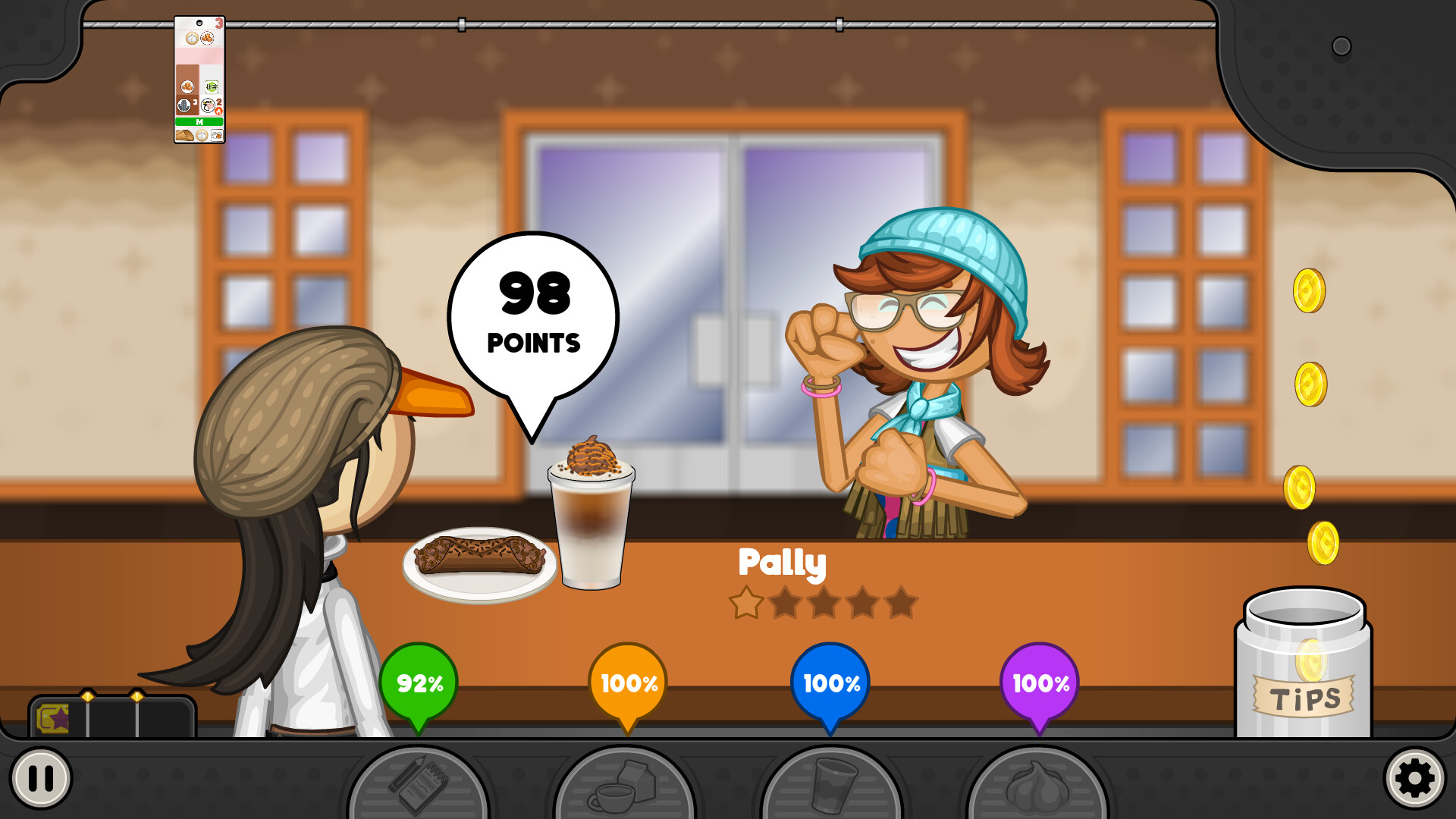Select the order ticket on the line
The image size is (1456, 819).
click(x=199, y=80)
